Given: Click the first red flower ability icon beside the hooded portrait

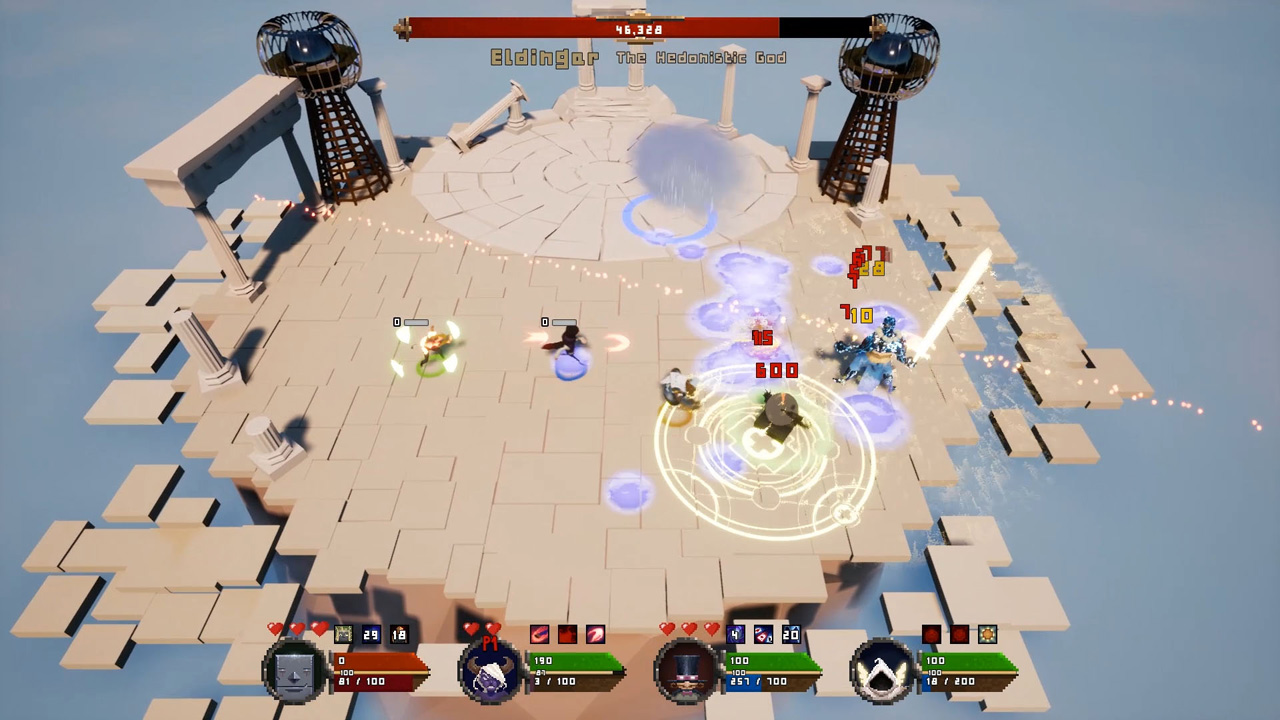Looking at the screenshot, I should [931, 633].
